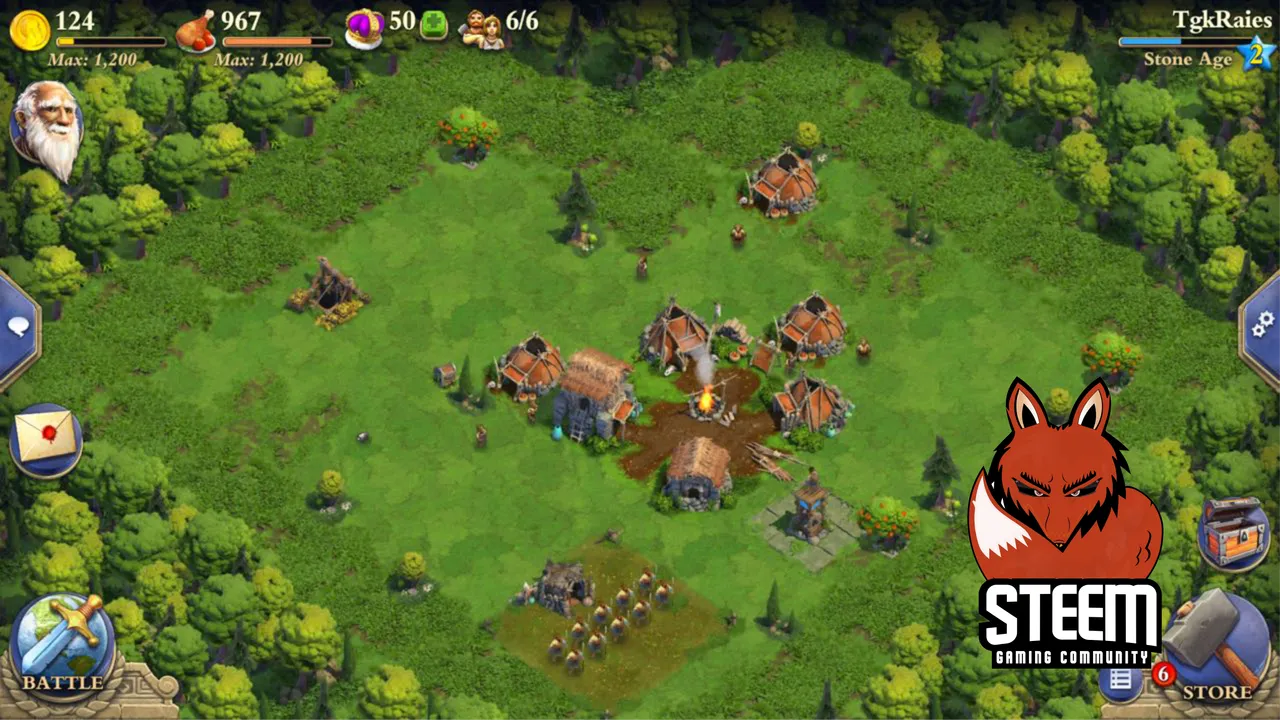Select the citizens population icon
Screen dimensions: 1280x720
[x=481, y=28]
